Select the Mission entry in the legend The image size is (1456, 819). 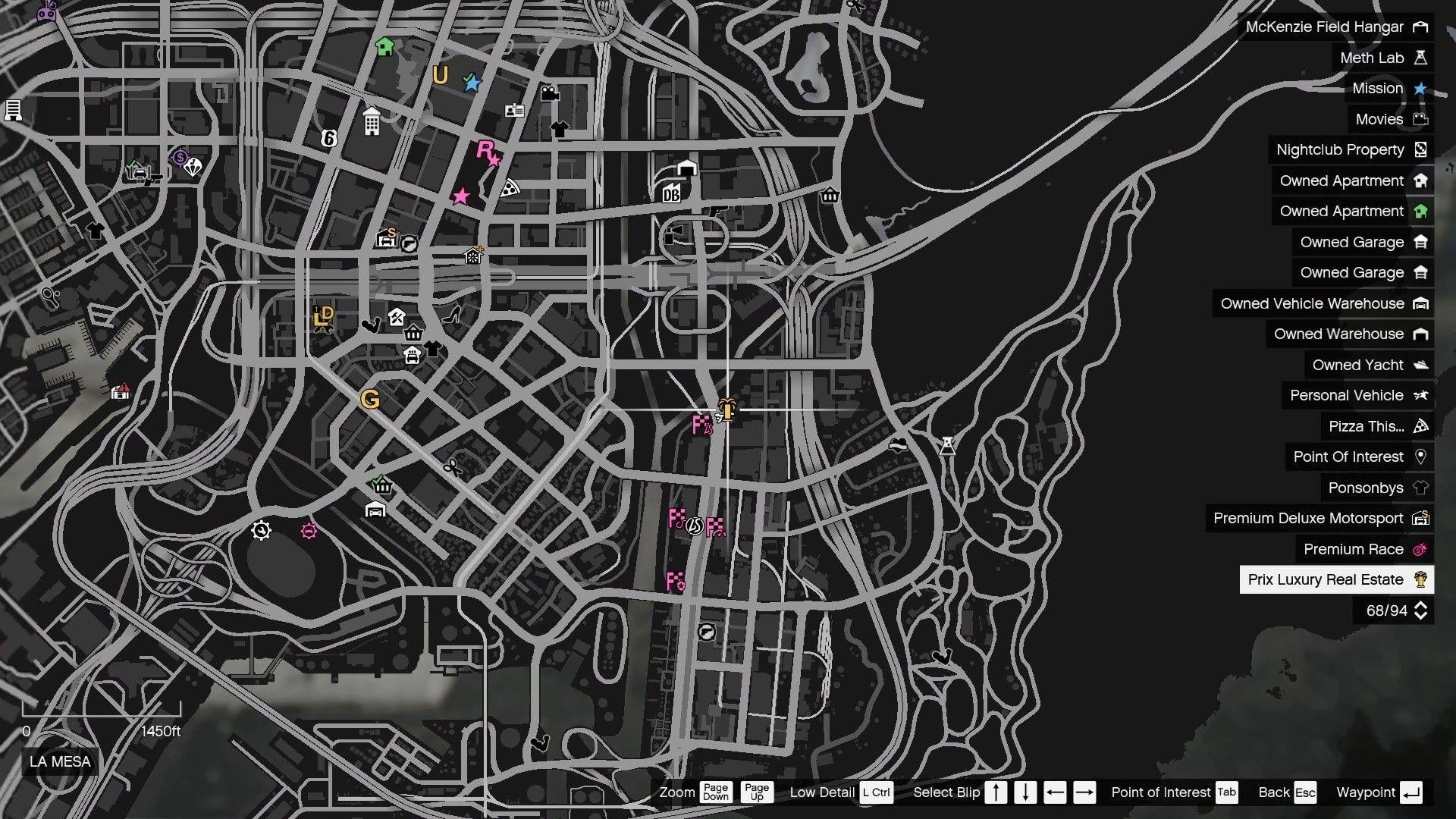click(x=1377, y=89)
